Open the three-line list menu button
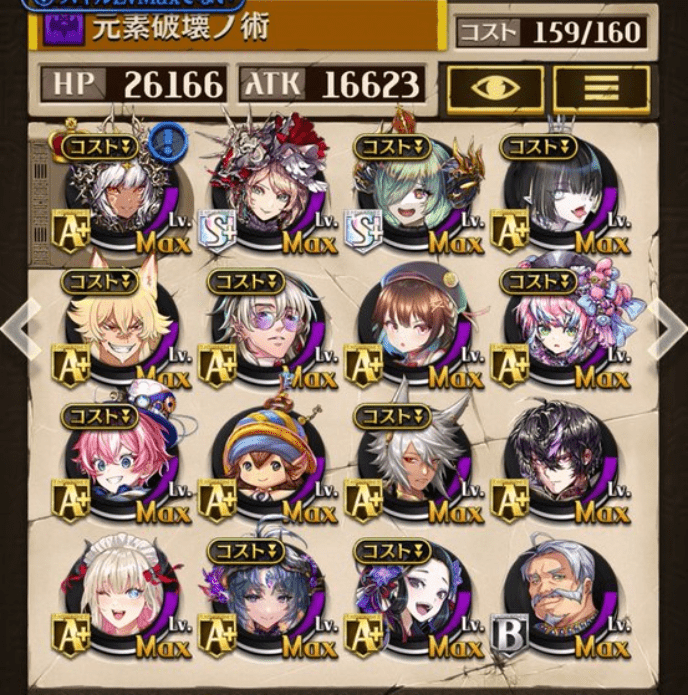Image resolution: width=688 pixels, height=695 pixels. [x=600, y=87]
